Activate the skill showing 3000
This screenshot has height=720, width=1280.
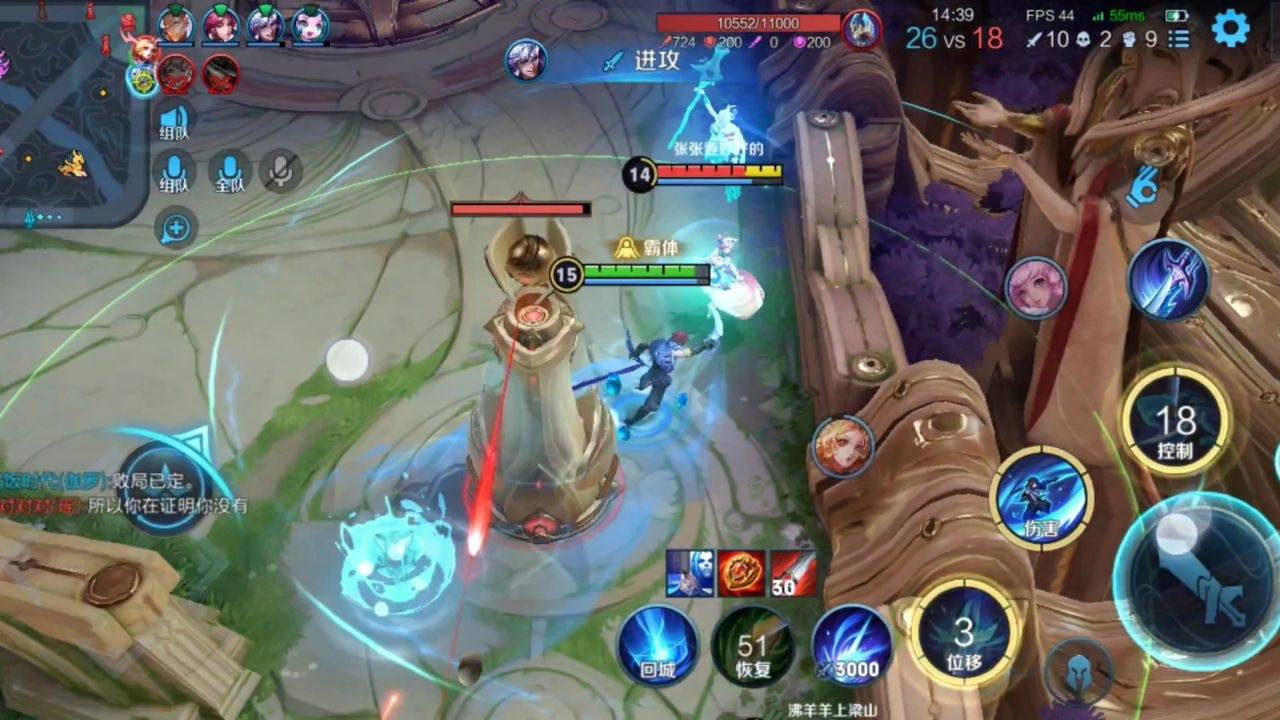(851, 646)
